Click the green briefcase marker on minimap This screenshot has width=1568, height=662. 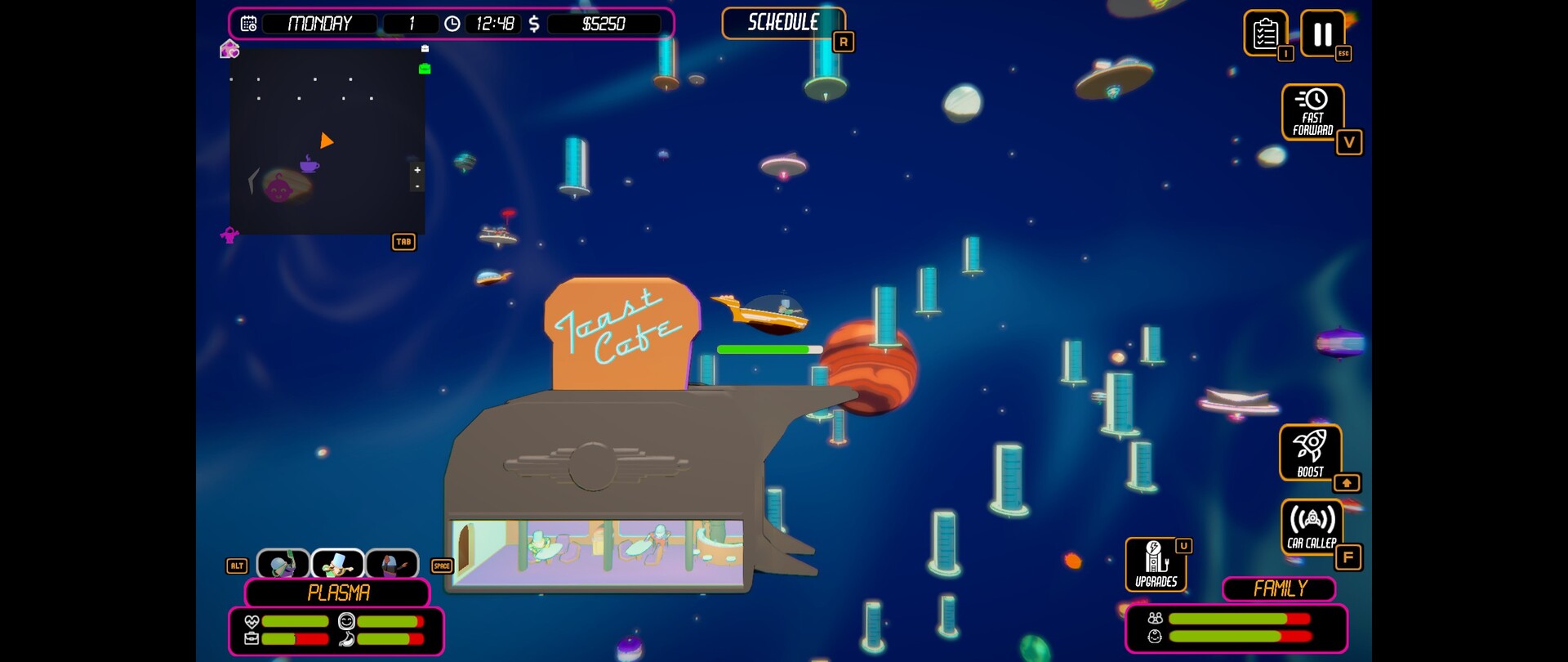tap(425, 69)
